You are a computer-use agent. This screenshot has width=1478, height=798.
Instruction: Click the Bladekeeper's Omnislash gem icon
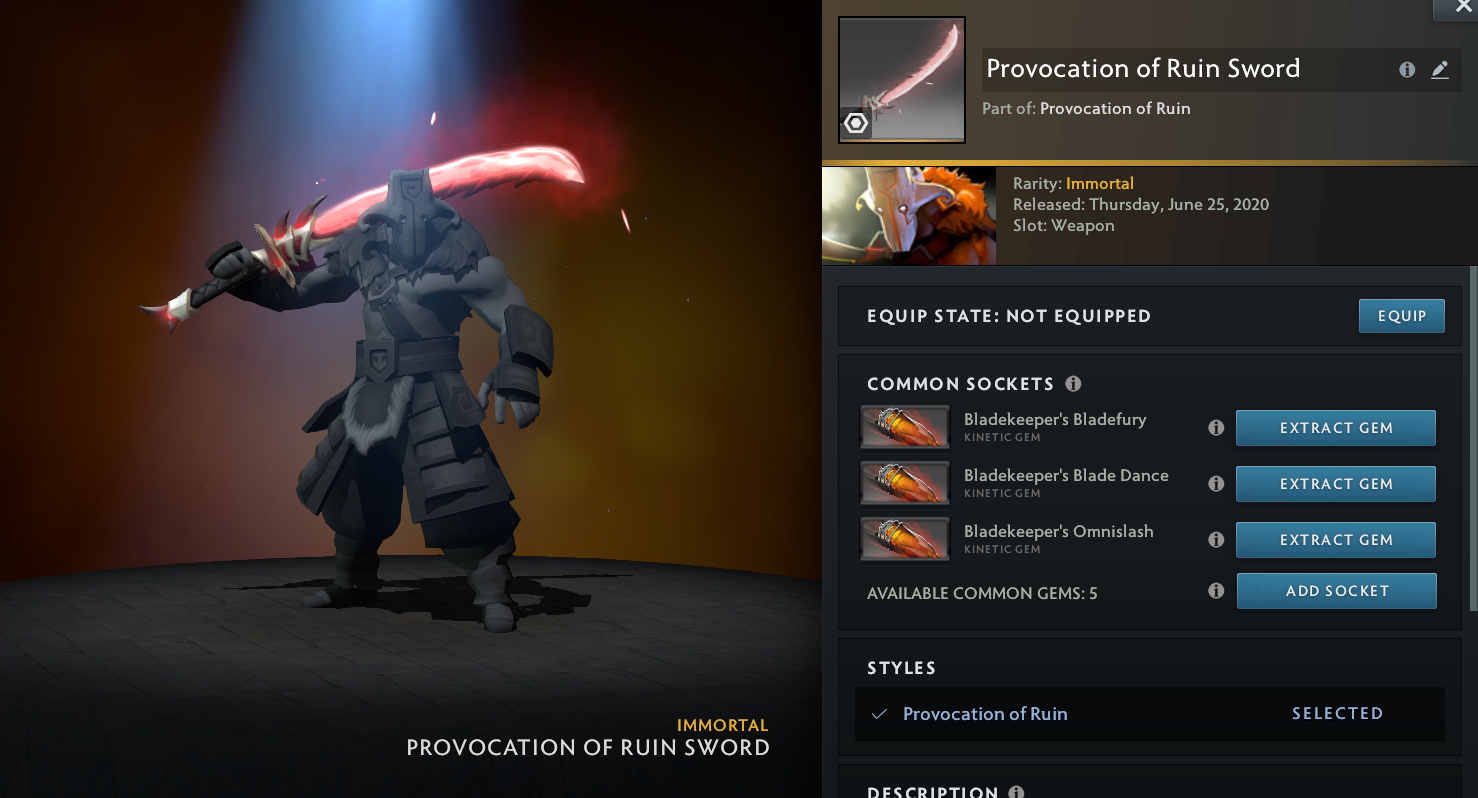(x=904, y=540)
